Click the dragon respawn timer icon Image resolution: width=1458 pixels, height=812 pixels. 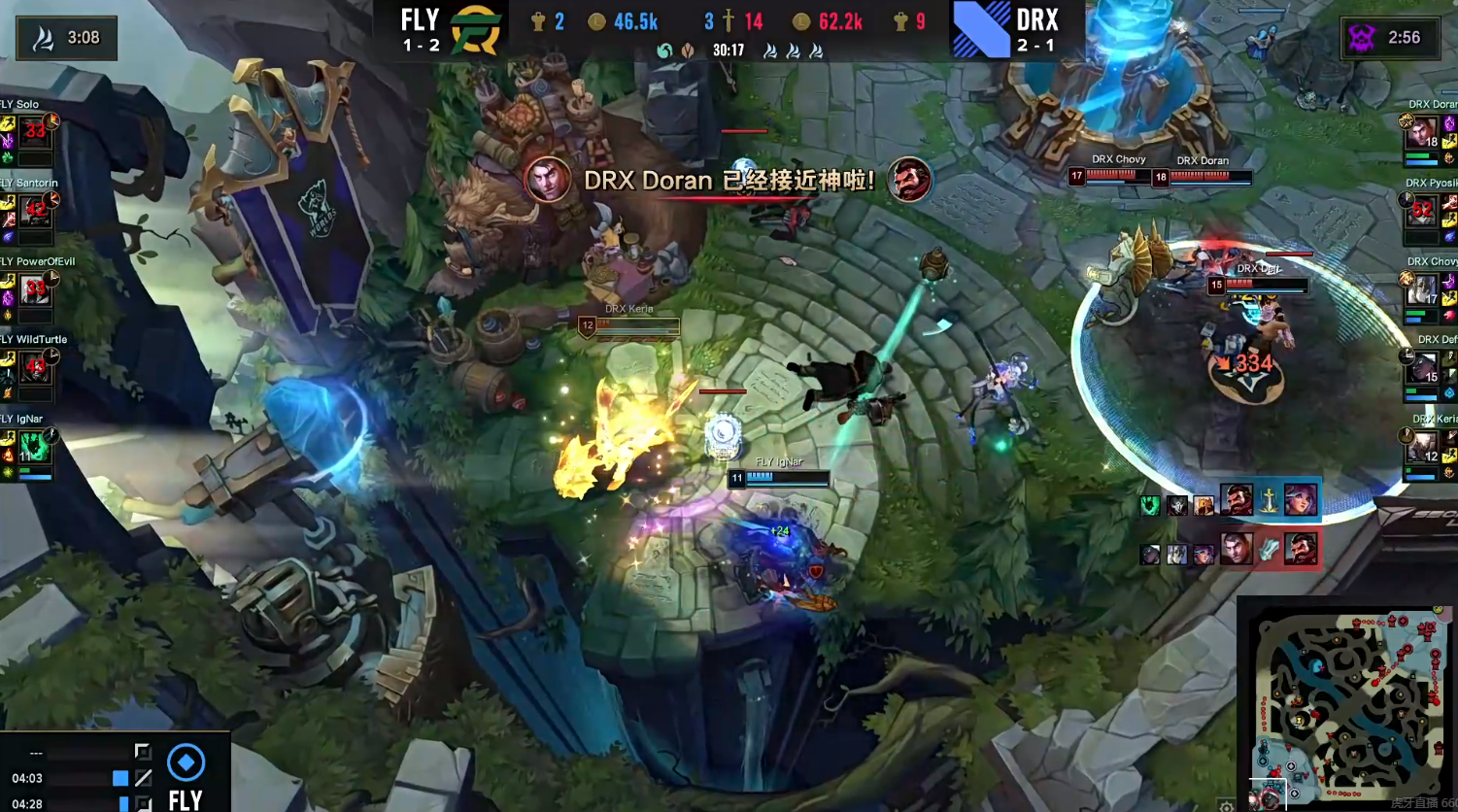[x=42, y=38]
